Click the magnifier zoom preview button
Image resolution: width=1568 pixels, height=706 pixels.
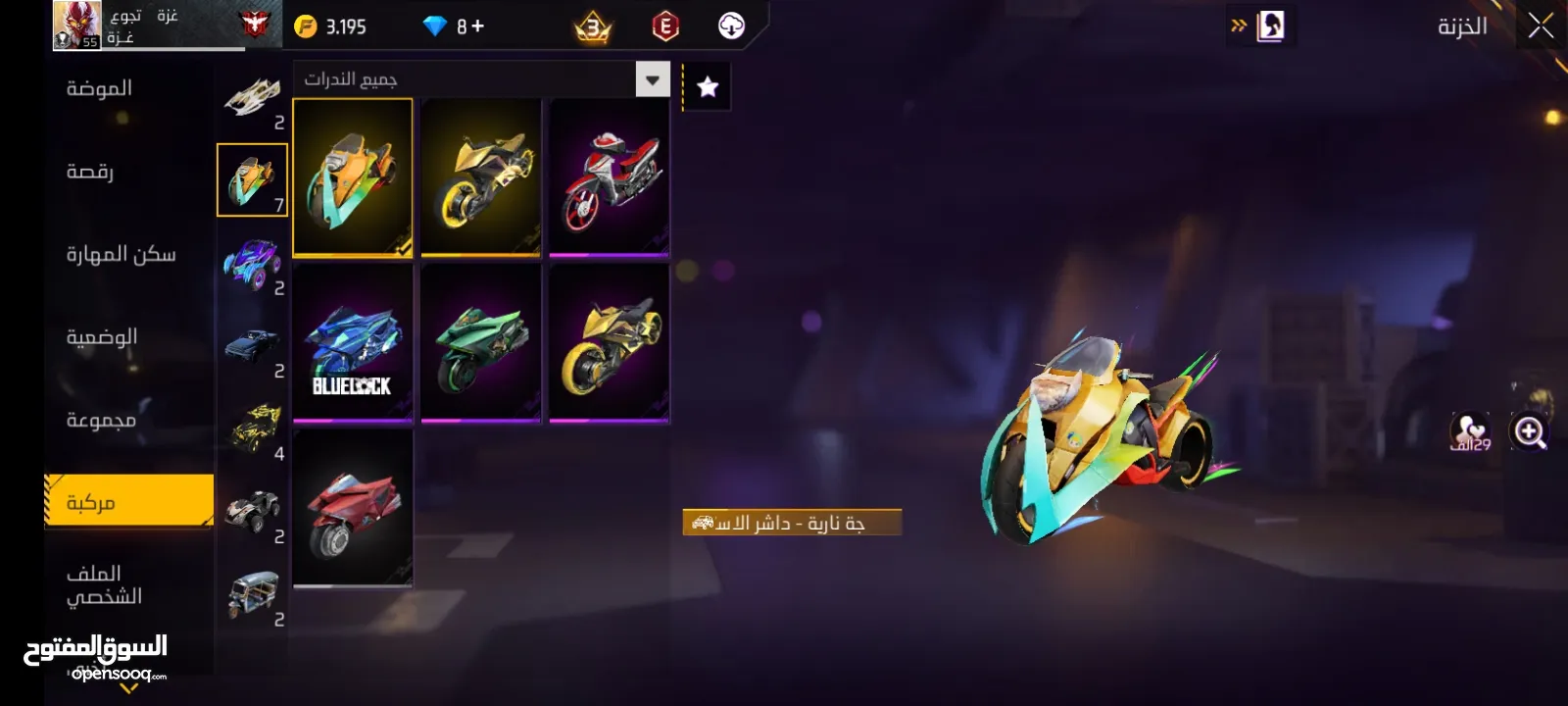[x=1529, y=431]
